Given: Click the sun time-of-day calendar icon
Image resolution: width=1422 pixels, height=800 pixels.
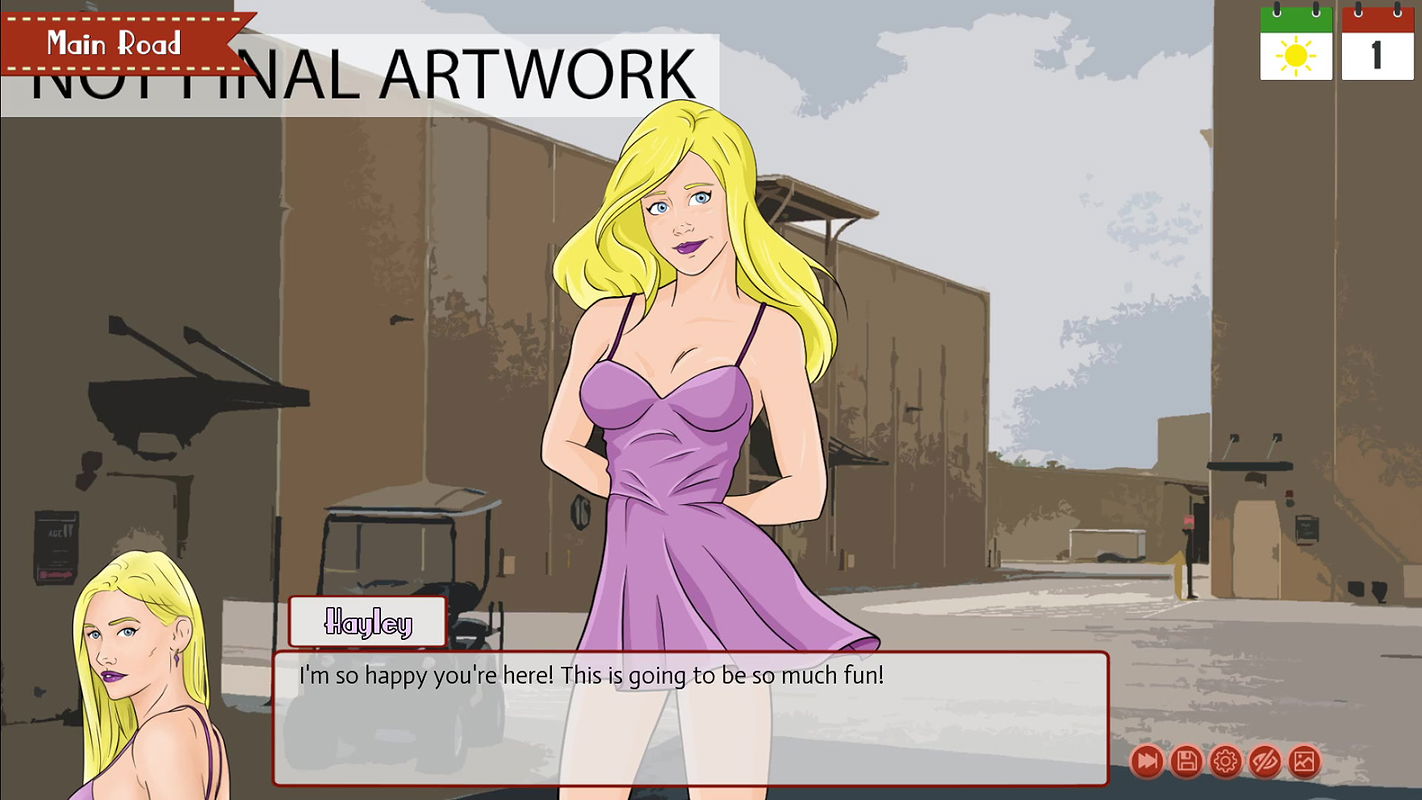Looking at the screenshot, I should pyautogui.click(x=1296, y=44).
